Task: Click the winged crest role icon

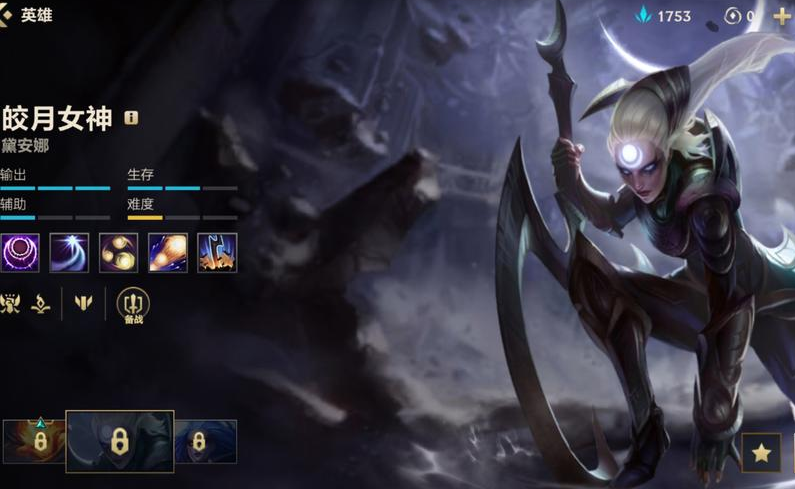Action: click(x=11, y=302)
